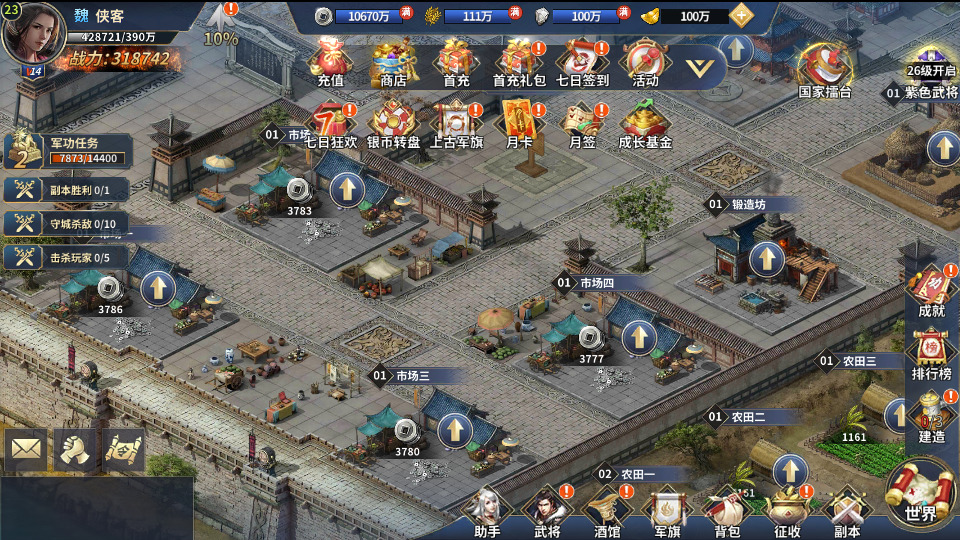Open the 月卡 monthly card
Viewport: 960px width, 540px height.
pyautogui.click(x=519, y=124)
